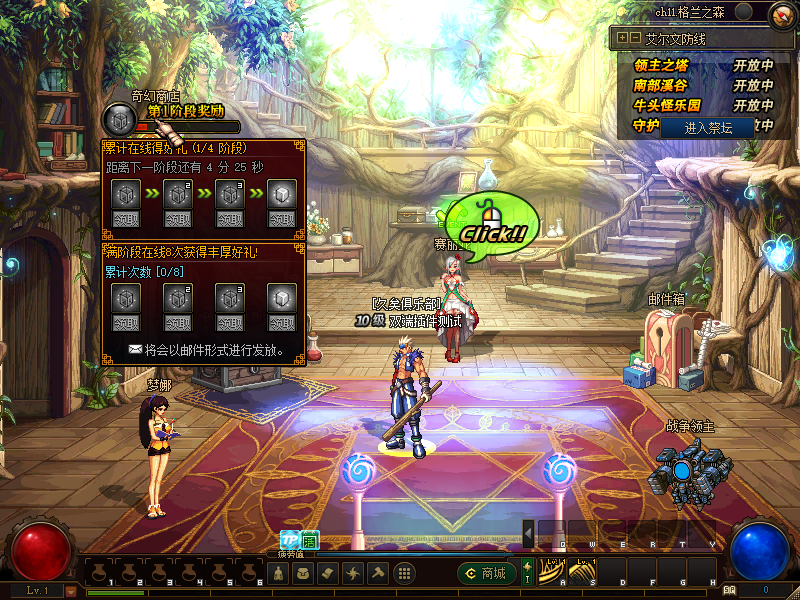Click the compass icon in the top corner
The width and height of the screenshot is (800, 600).
tap(781, 13)
